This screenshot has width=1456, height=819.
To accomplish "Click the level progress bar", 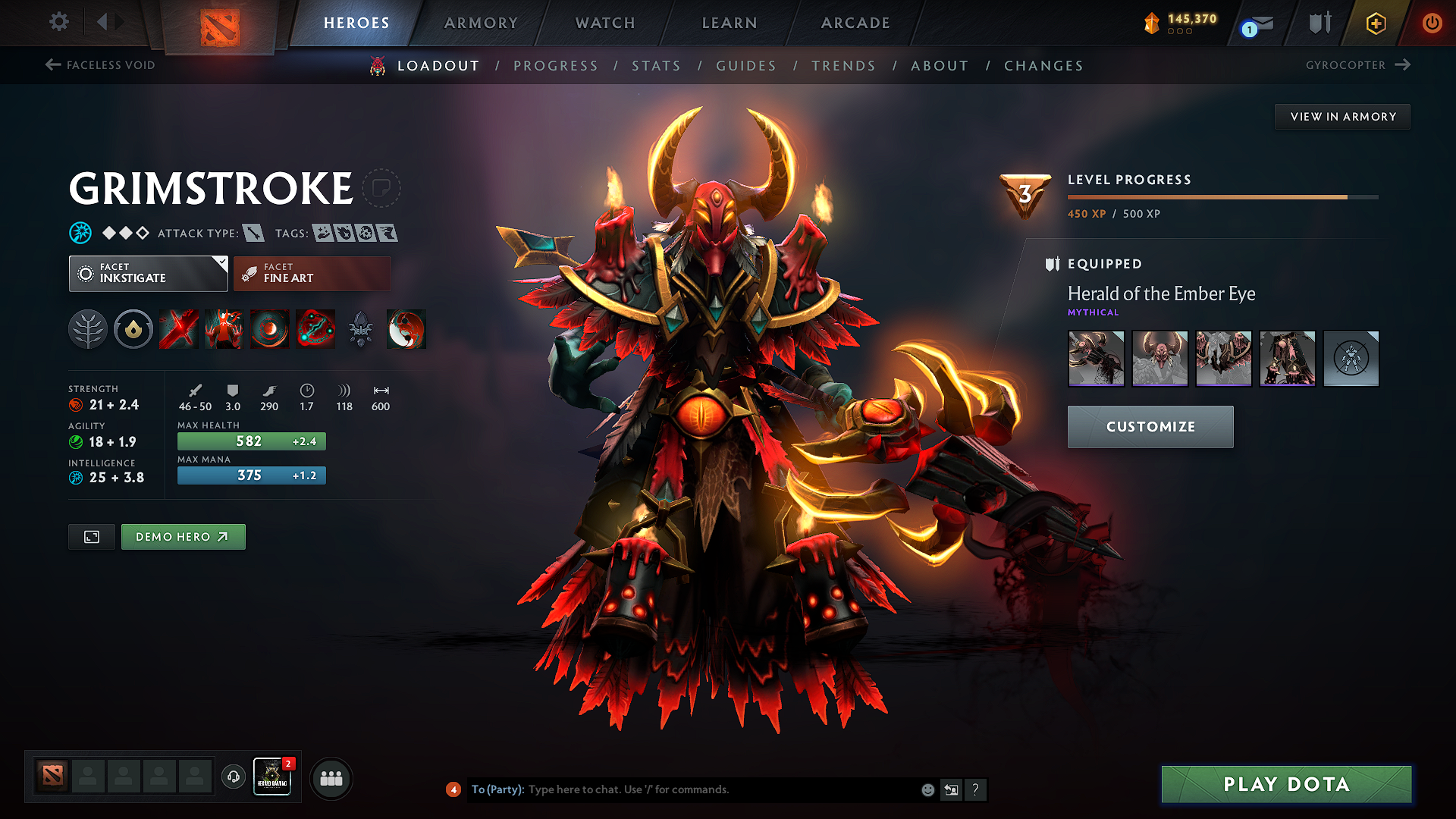I will (x=1221, y=196).
